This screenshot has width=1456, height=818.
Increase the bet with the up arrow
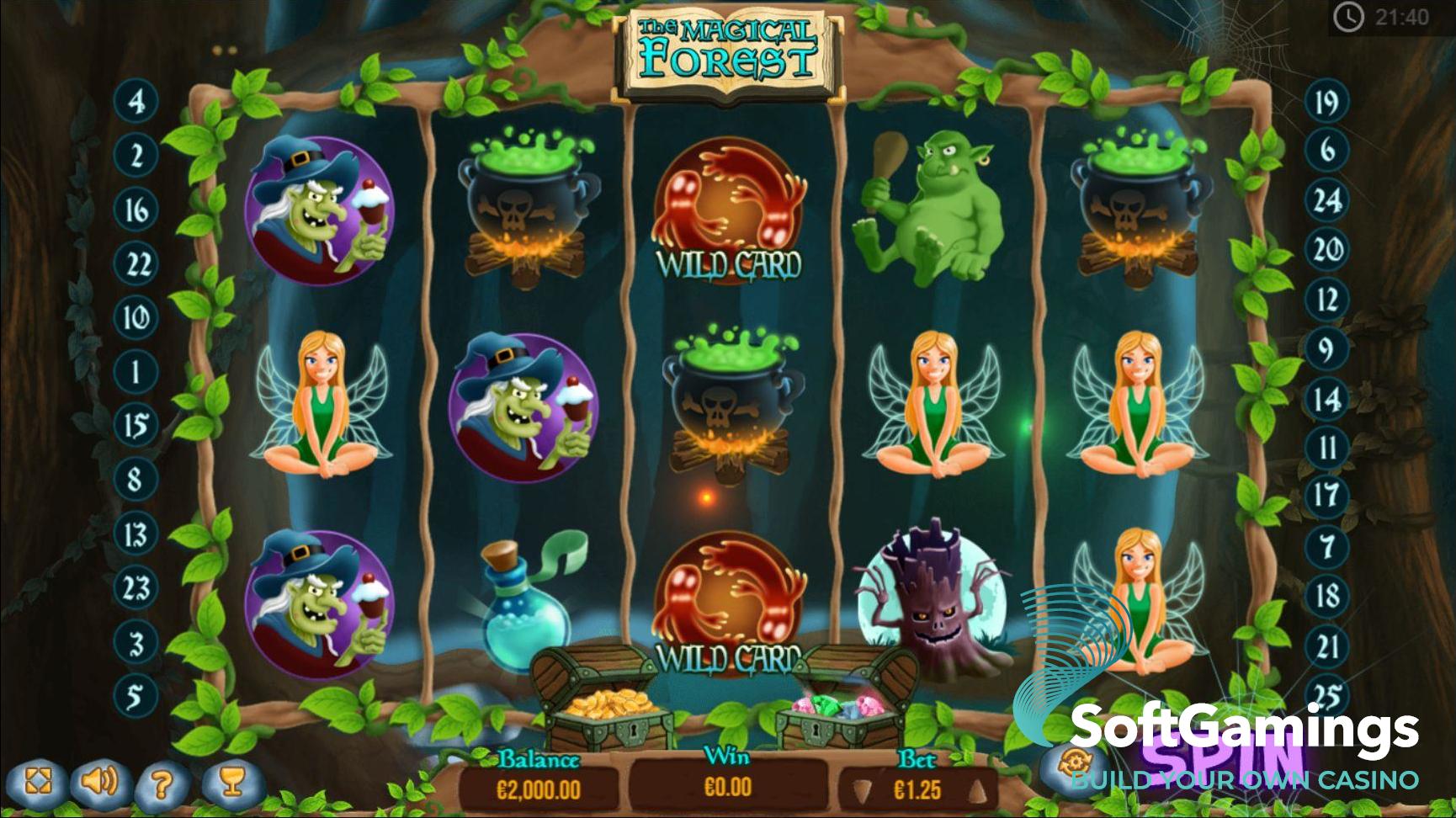(x=977, y=791)
